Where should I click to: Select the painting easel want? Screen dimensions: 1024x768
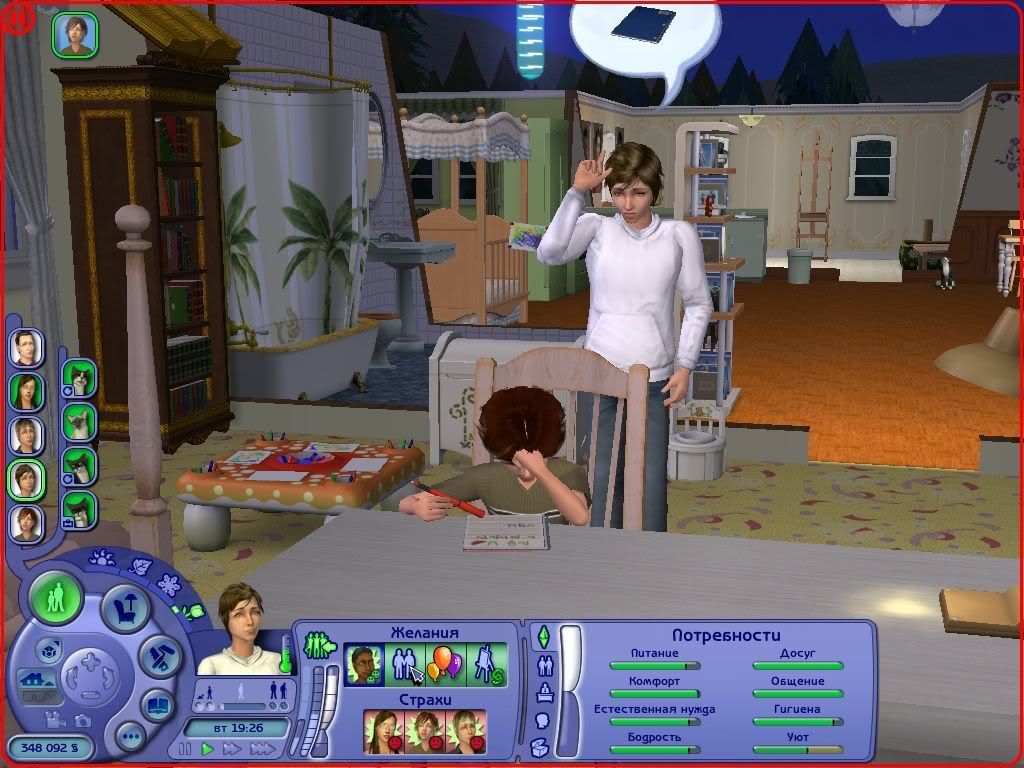point(488,664)
